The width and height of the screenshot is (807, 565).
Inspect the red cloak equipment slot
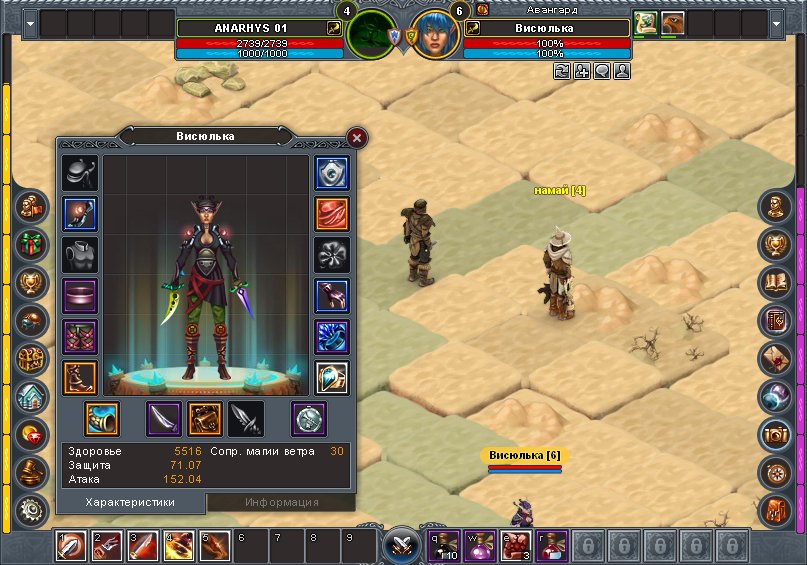[x=332, y=214]
